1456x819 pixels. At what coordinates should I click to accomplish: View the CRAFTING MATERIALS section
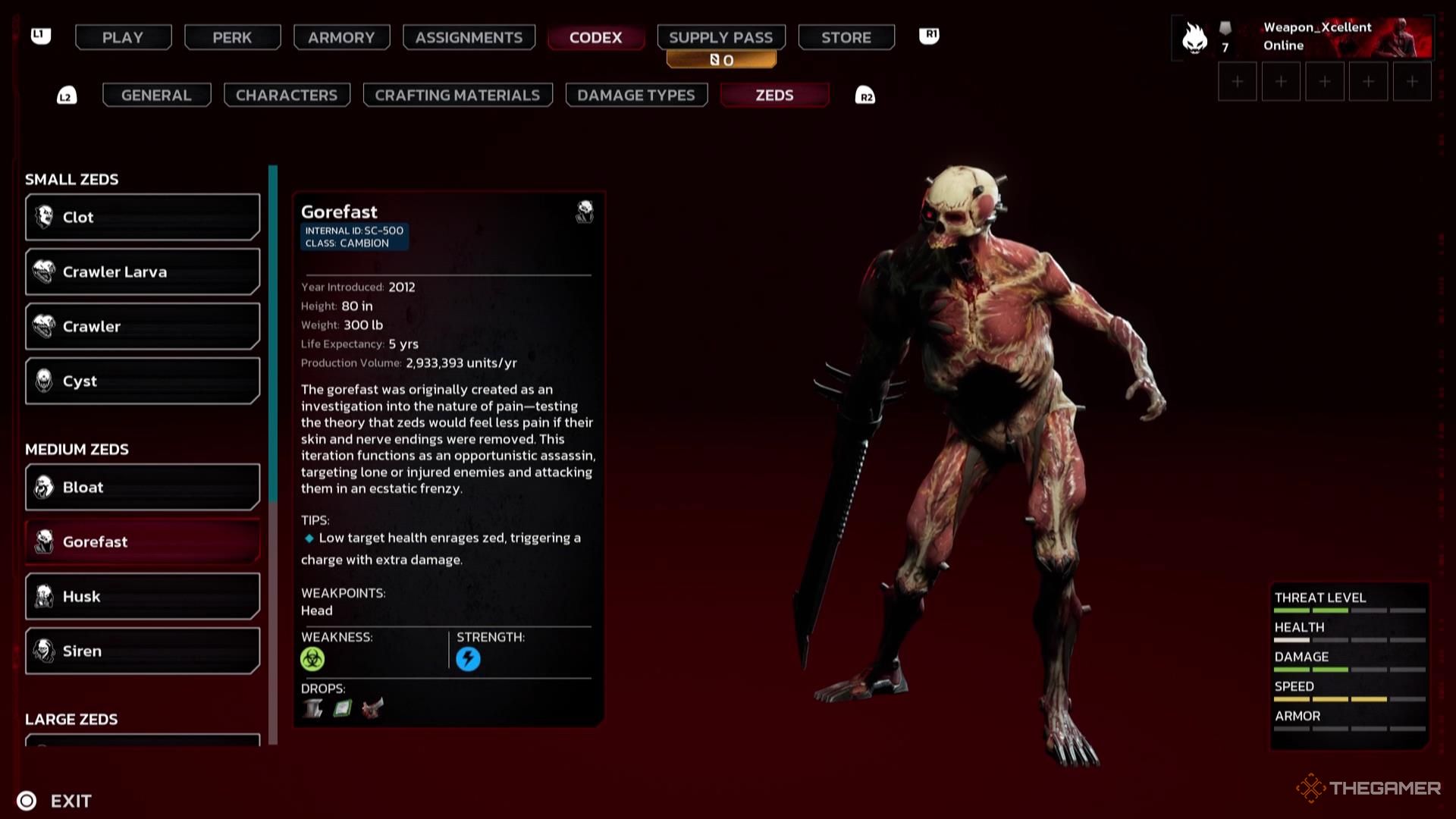click(457, 95)
